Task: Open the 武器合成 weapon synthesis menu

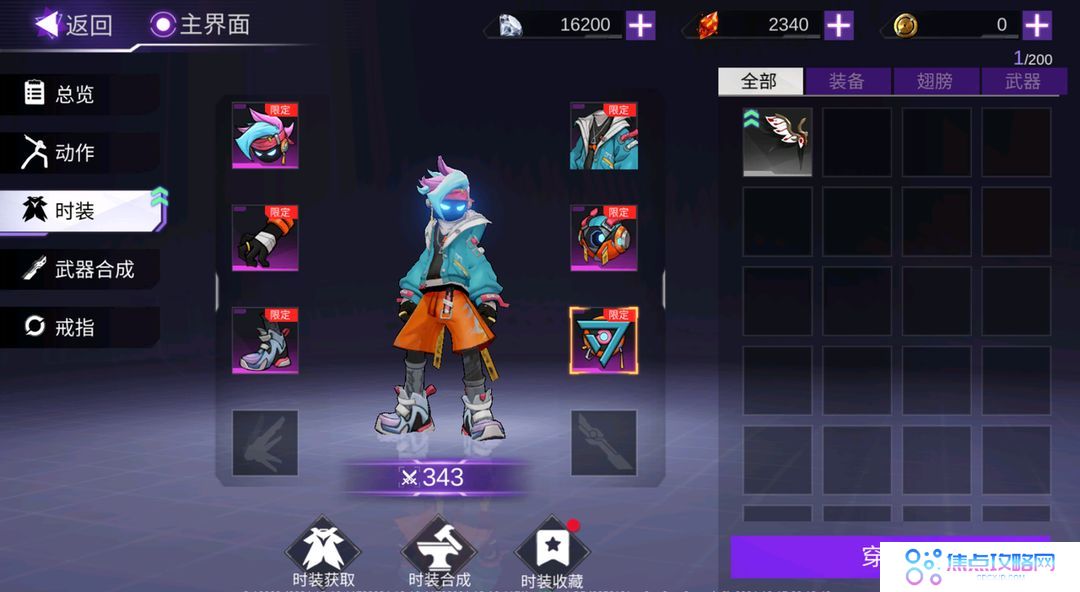Action: pos(80,269)
